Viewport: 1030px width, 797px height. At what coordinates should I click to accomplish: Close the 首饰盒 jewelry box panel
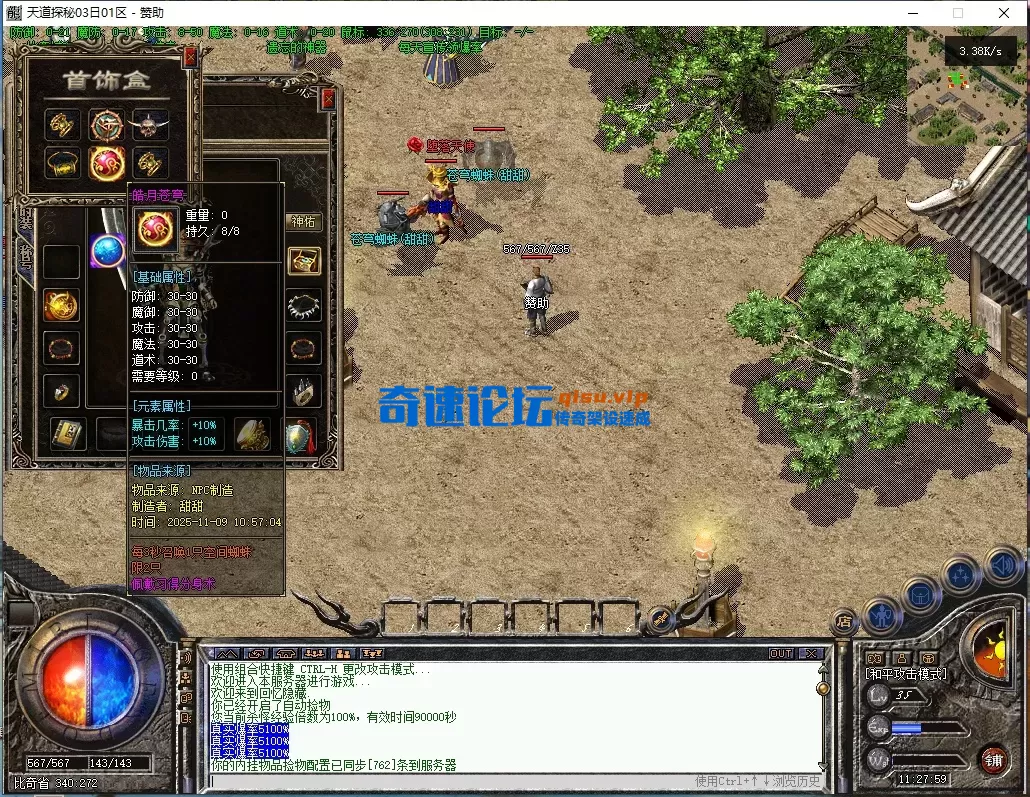190,59
